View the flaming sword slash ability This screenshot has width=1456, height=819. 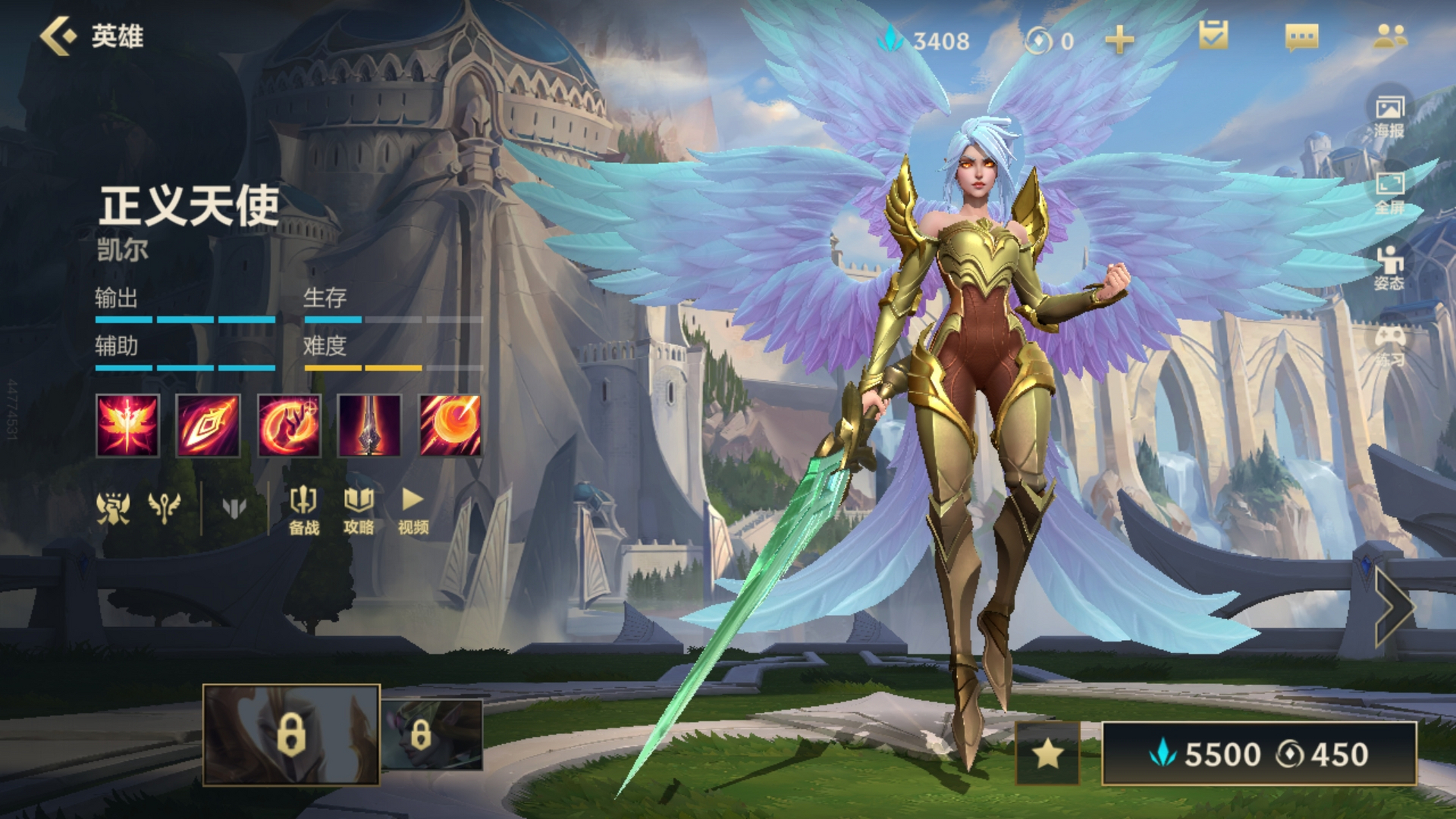coord(208,425)
